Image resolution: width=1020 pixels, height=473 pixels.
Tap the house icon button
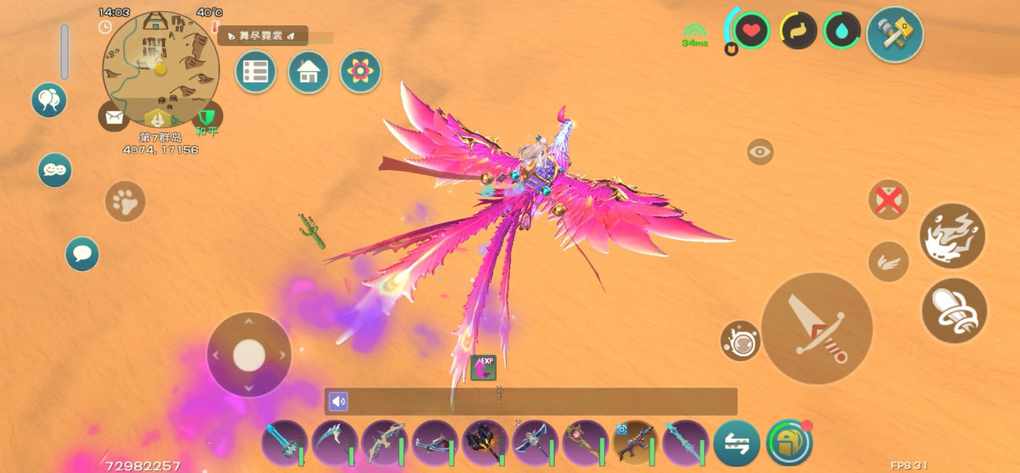pyautogui.click(x=308, y=72)
